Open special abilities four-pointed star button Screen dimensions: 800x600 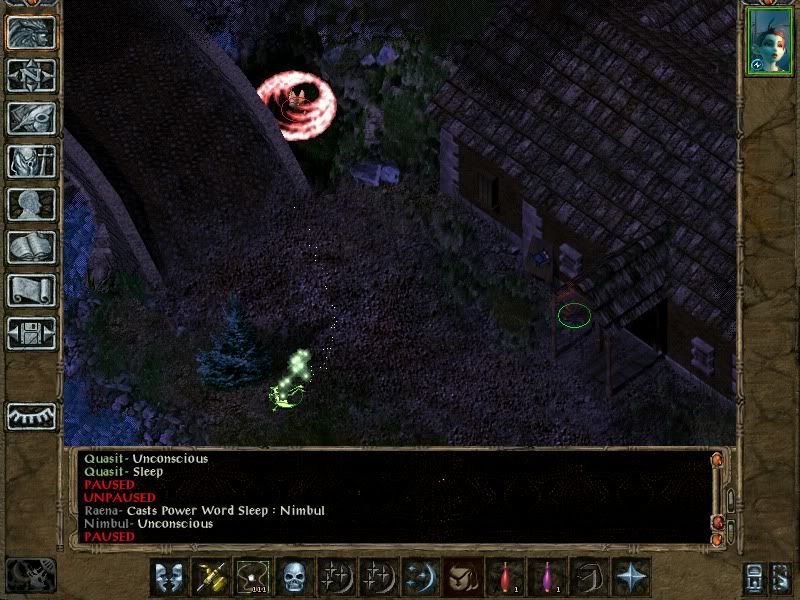click(630, 577)
